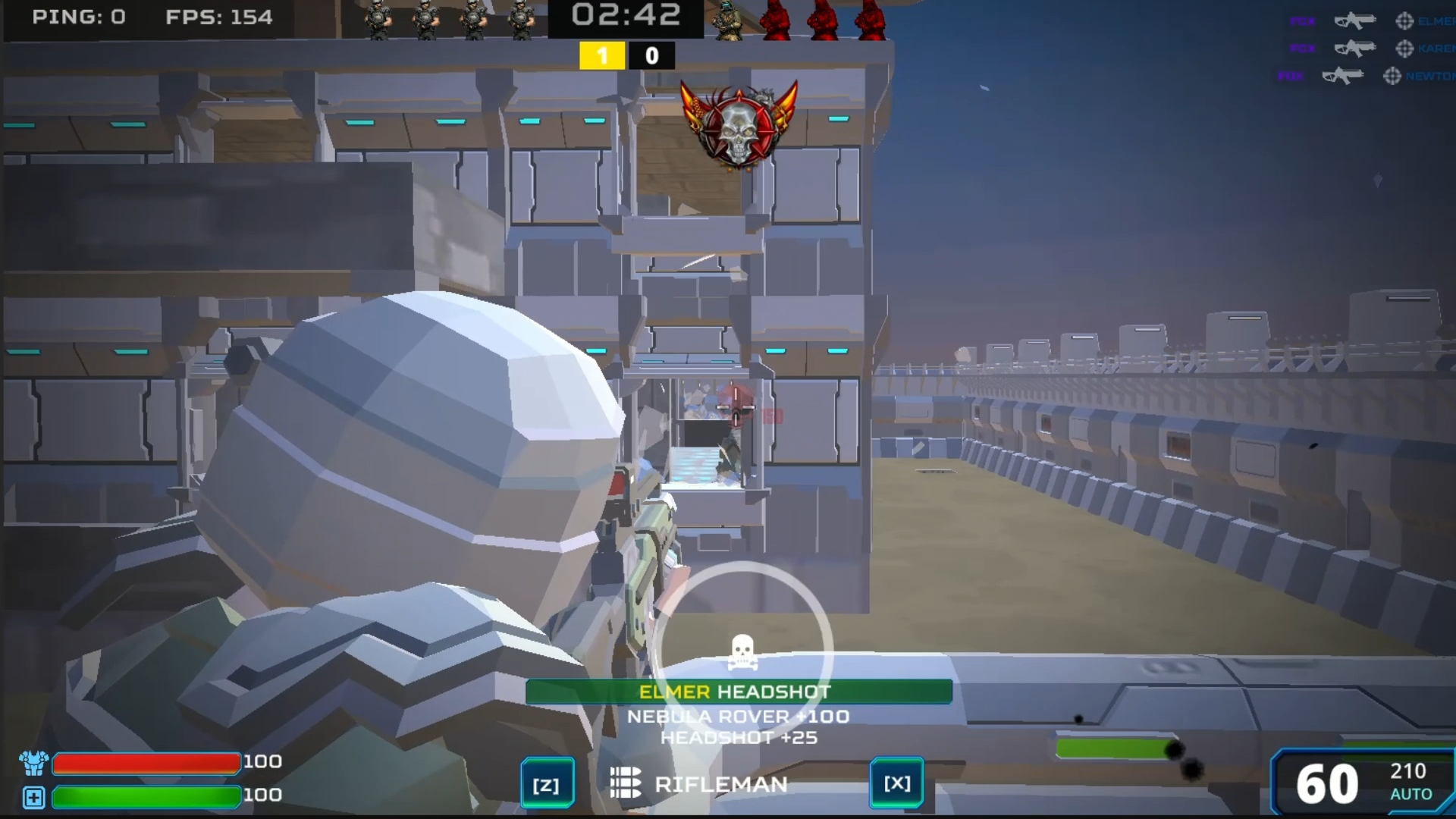Toggle the [Z] ability button
This screenshot has height=819, width=1456.
coord(548,783)
